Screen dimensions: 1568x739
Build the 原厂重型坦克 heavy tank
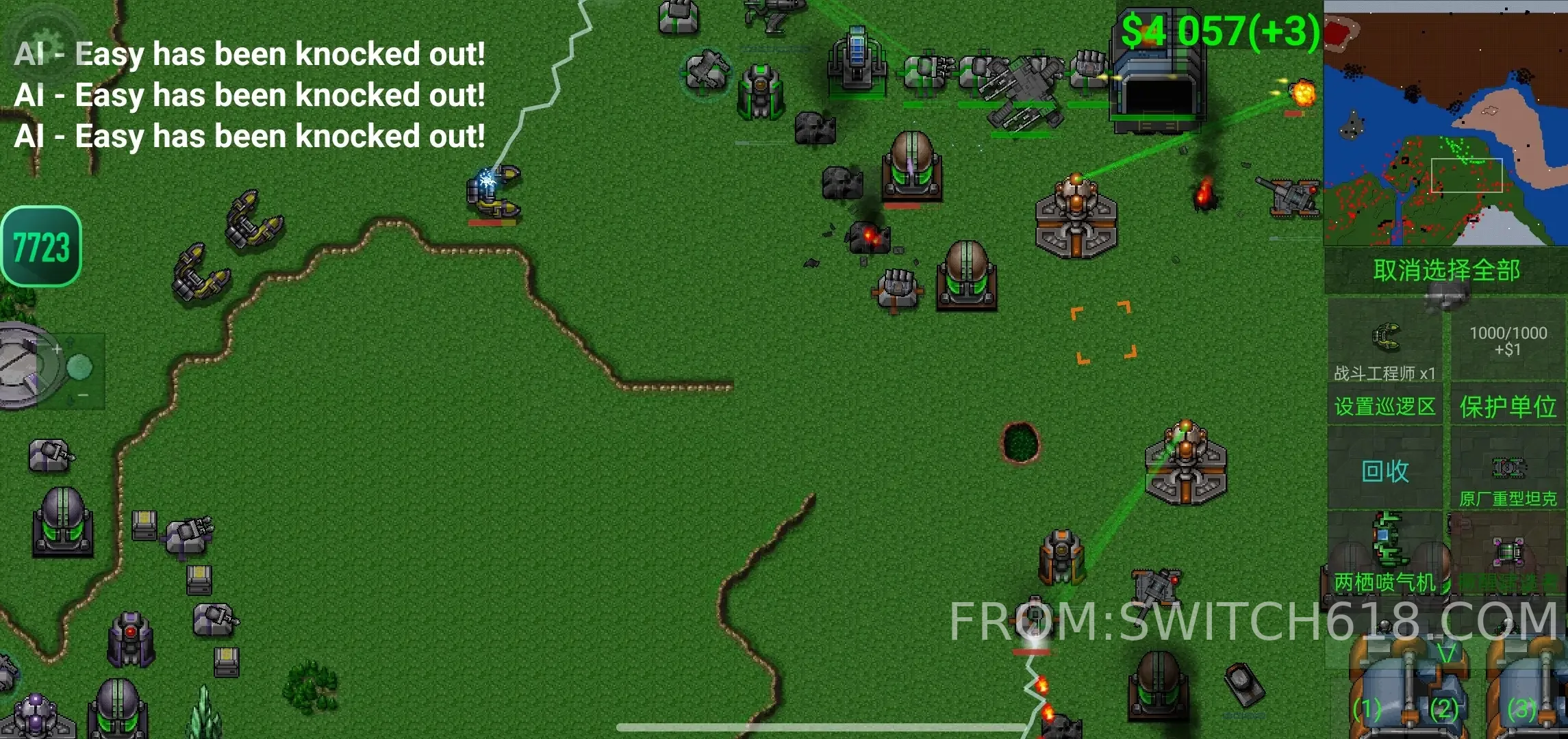1508,479
